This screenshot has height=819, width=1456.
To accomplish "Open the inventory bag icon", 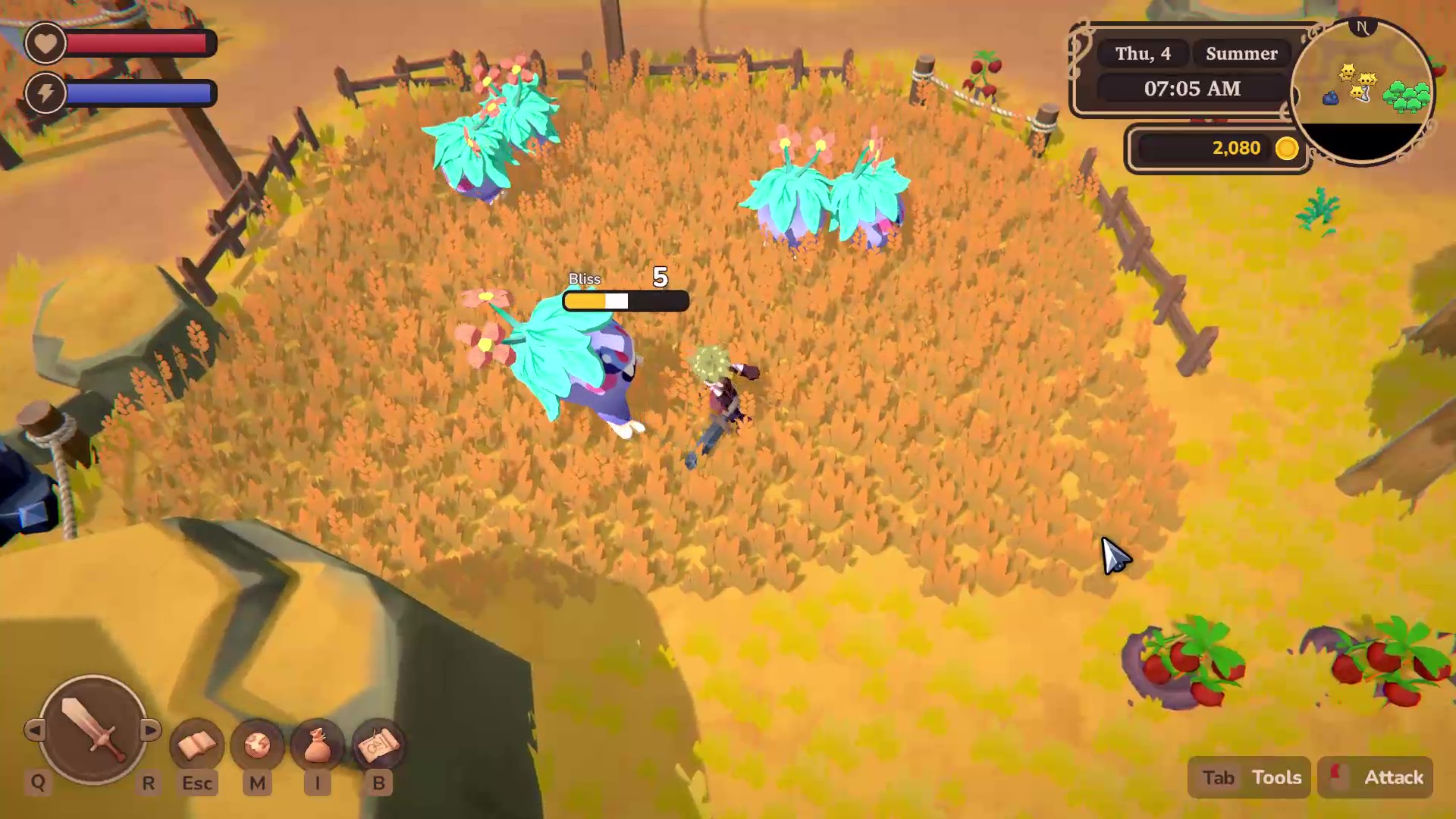I will [318, 745].
